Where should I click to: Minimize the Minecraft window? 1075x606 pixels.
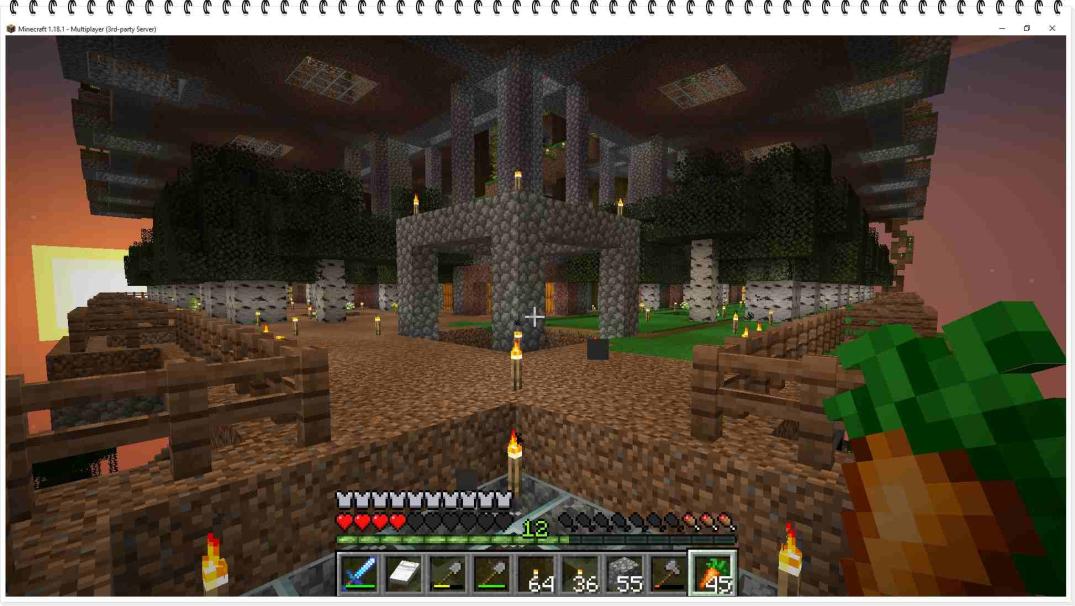tap(1002, 29)
